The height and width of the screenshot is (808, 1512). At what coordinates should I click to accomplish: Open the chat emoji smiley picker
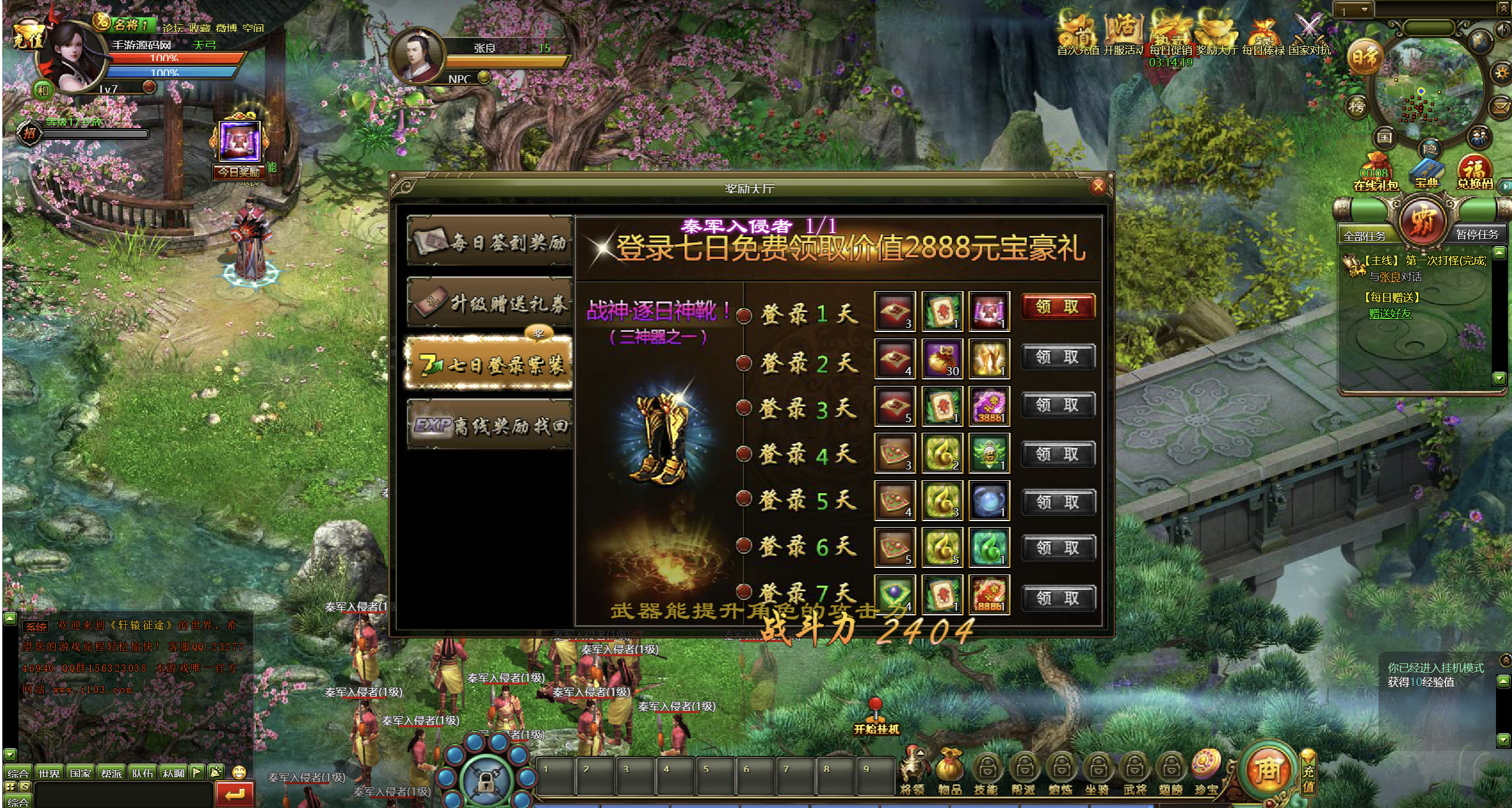239,772
